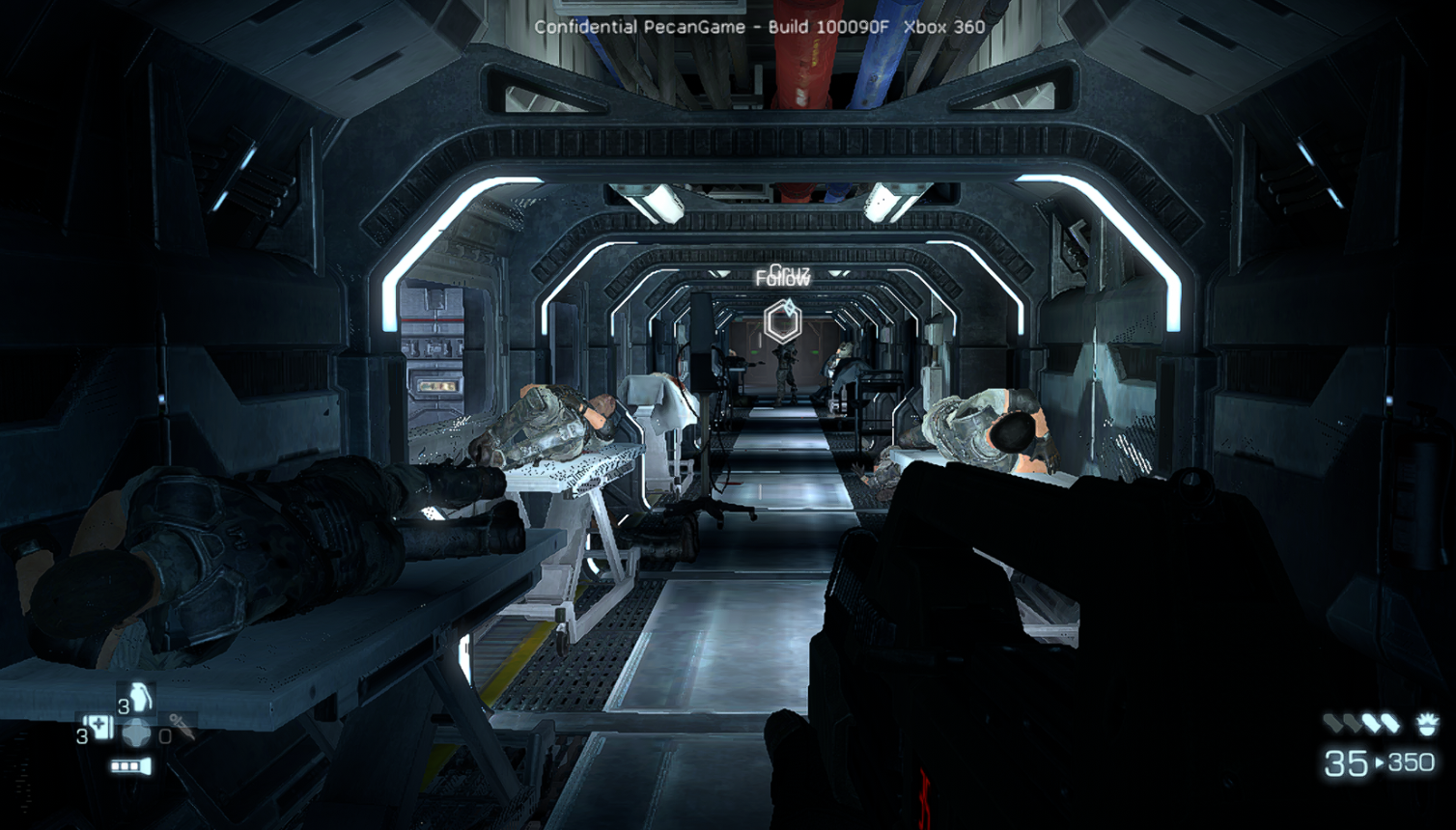
Task: Click the Cruz Follow hexagon marker
Action: pyautogui.click(x=782, y=321)
